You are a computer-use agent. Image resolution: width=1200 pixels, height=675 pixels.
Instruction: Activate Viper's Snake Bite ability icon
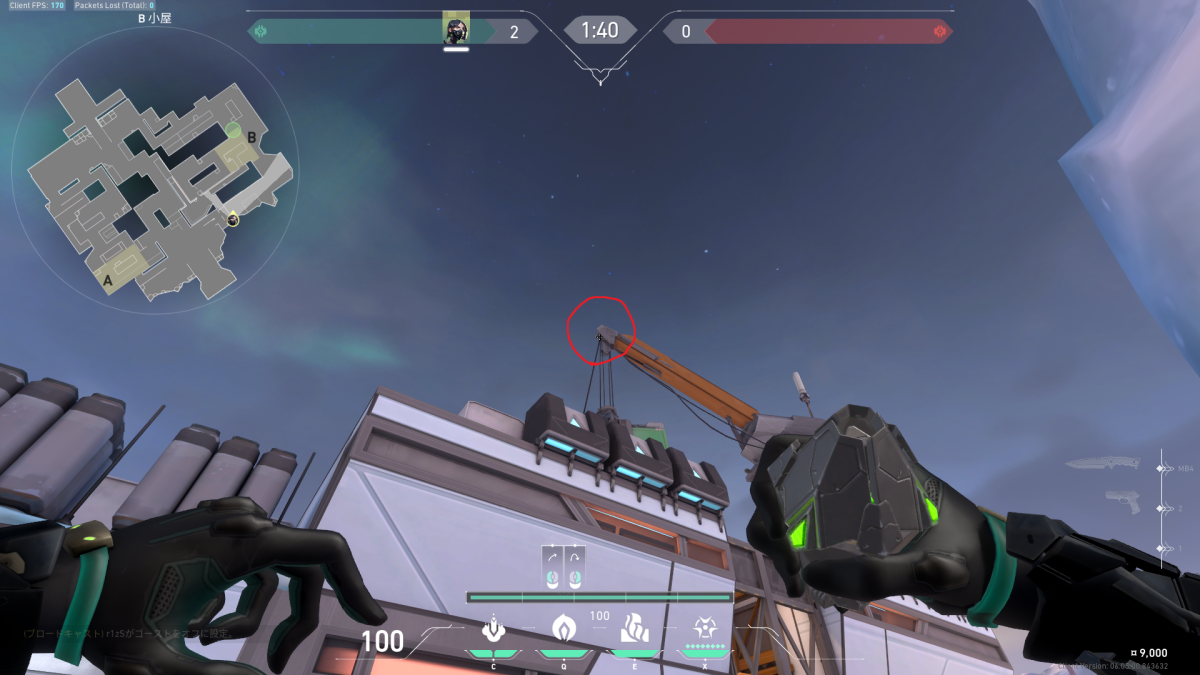[492, 629]
